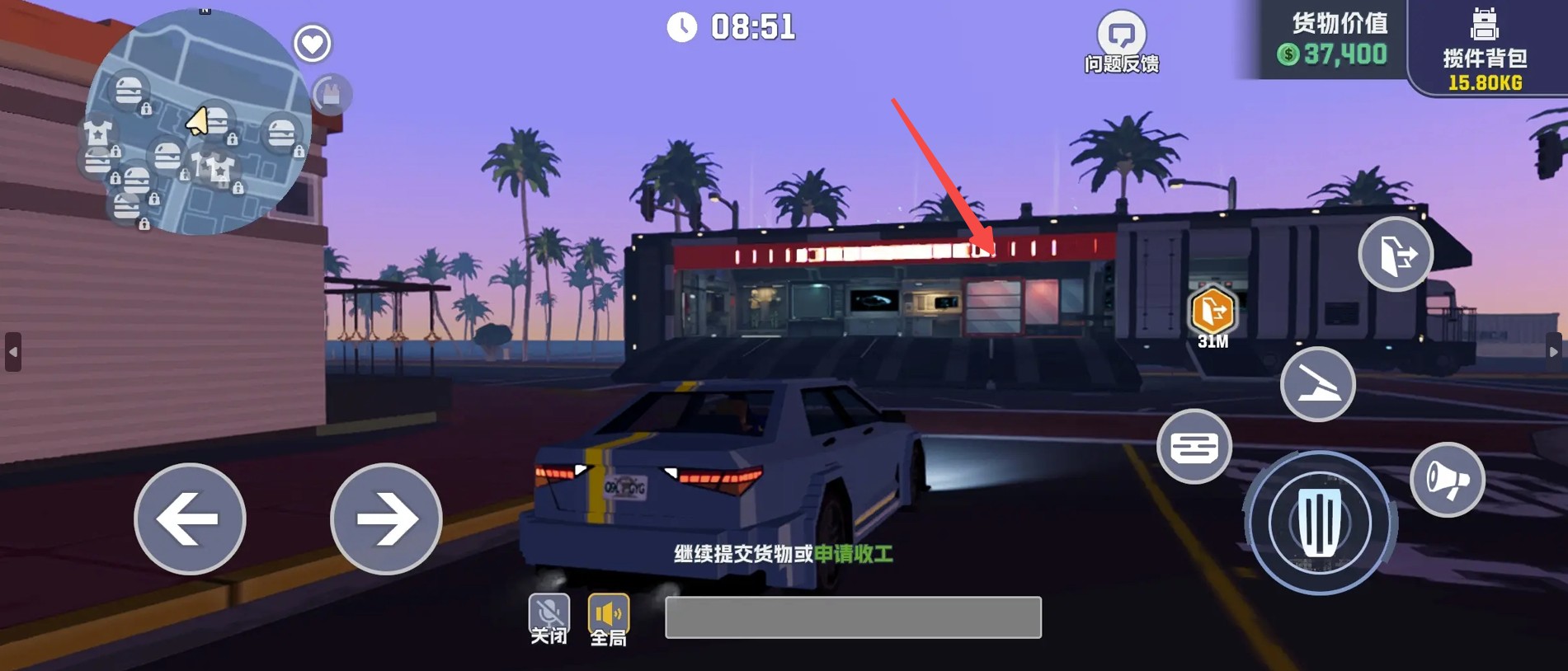The image size is (1568, 671).
Task: Open the 问题反馈 feedback button
Action: (1121, 43)
